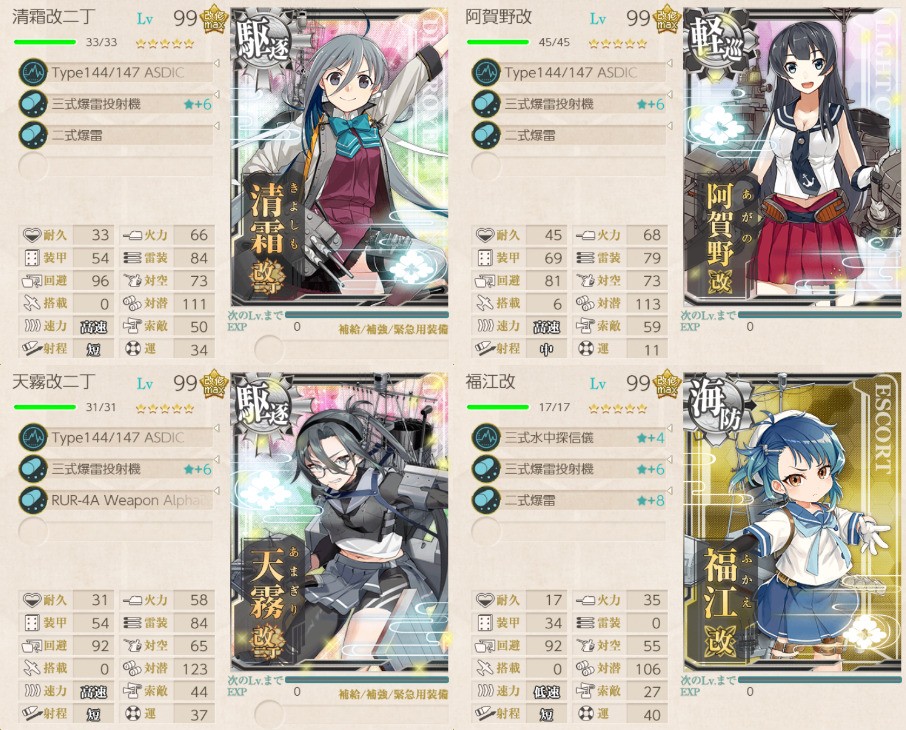906x730 pixels.
Task: Choose 清霜改二丁's 二式爆雷 equipment slot
Action: 115,134
